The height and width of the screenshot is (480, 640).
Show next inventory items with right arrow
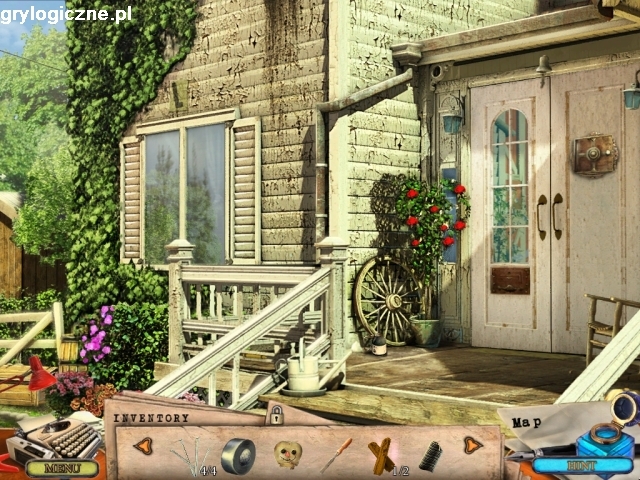(472, 445)
